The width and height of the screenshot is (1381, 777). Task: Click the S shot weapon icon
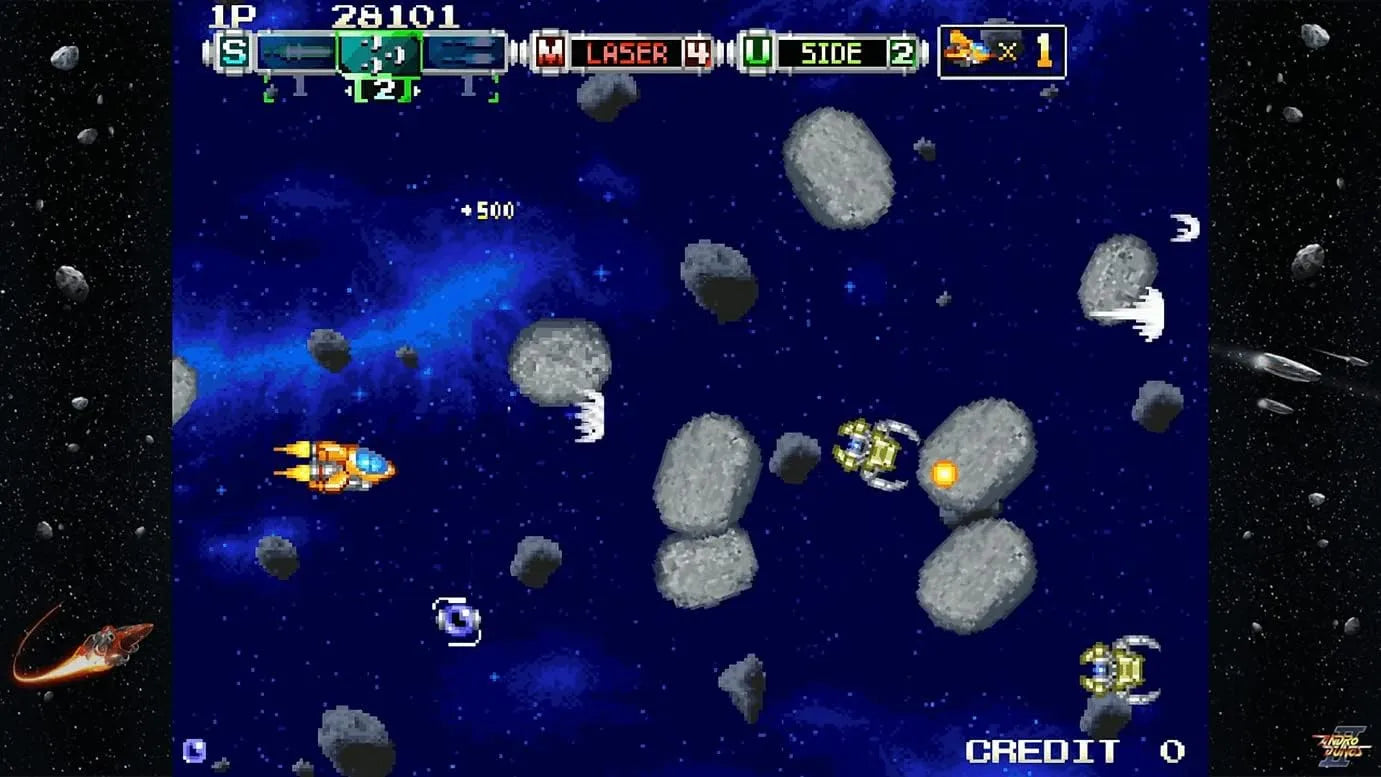point(233,52)
